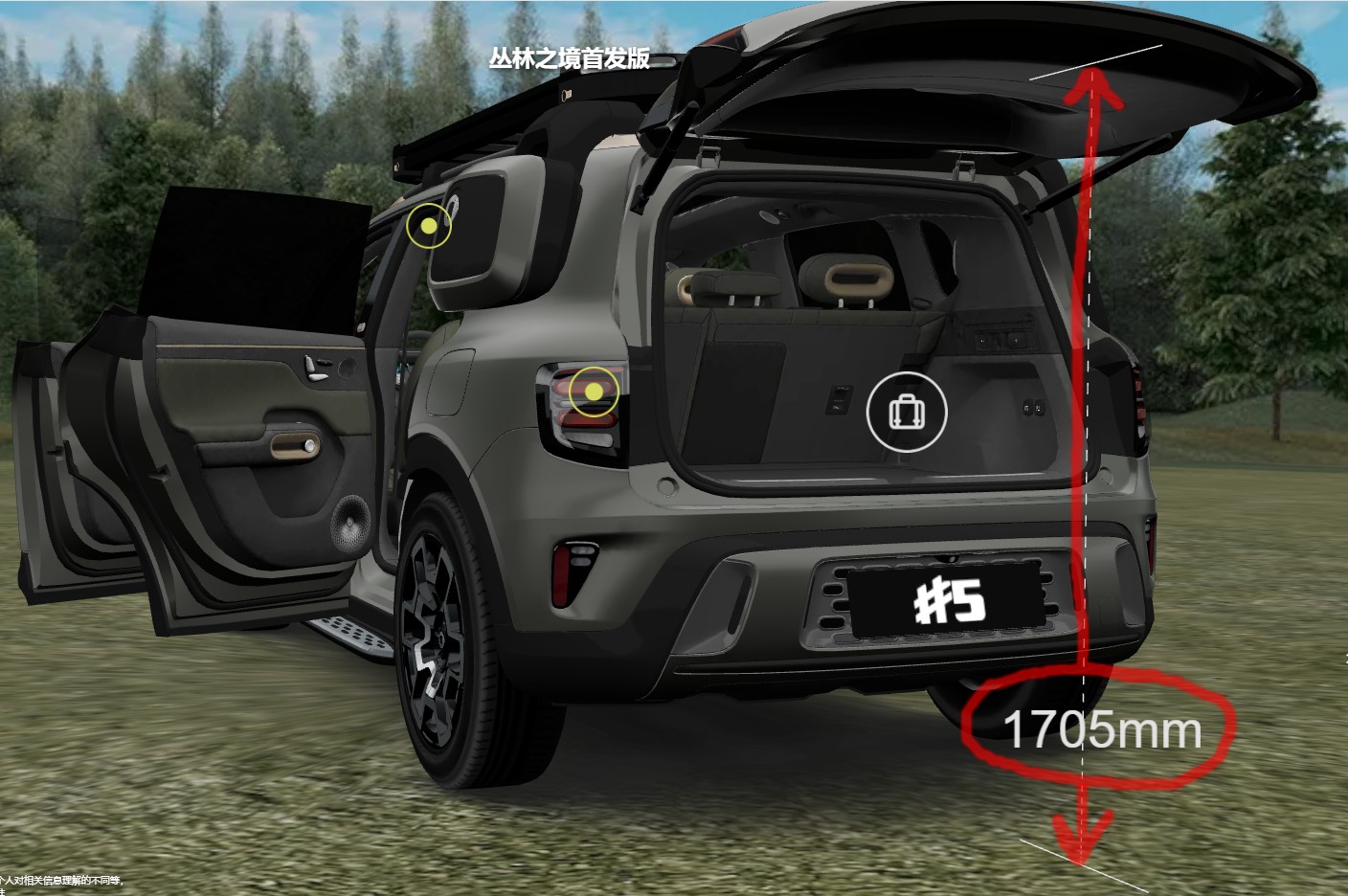Select the yellow hotspot on the taillight
Image resolution: width=1348 pixels, height=896 pixels.
coord(594,392)
